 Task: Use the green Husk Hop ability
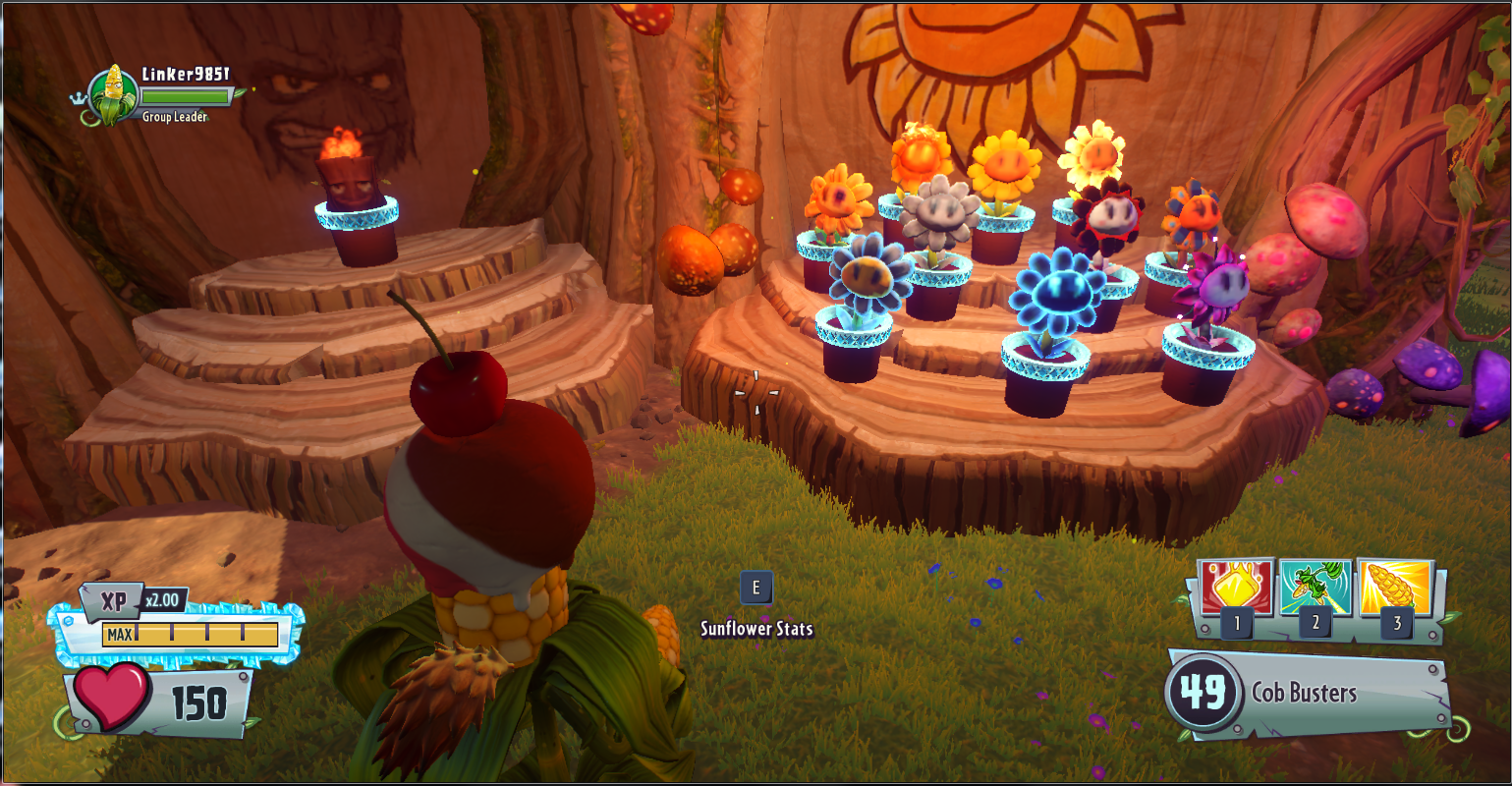click(x=1315, y=589)
